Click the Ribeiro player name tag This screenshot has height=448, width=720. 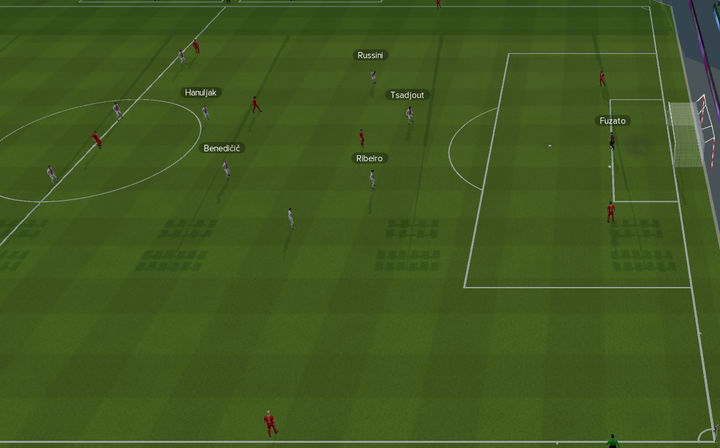369,159
